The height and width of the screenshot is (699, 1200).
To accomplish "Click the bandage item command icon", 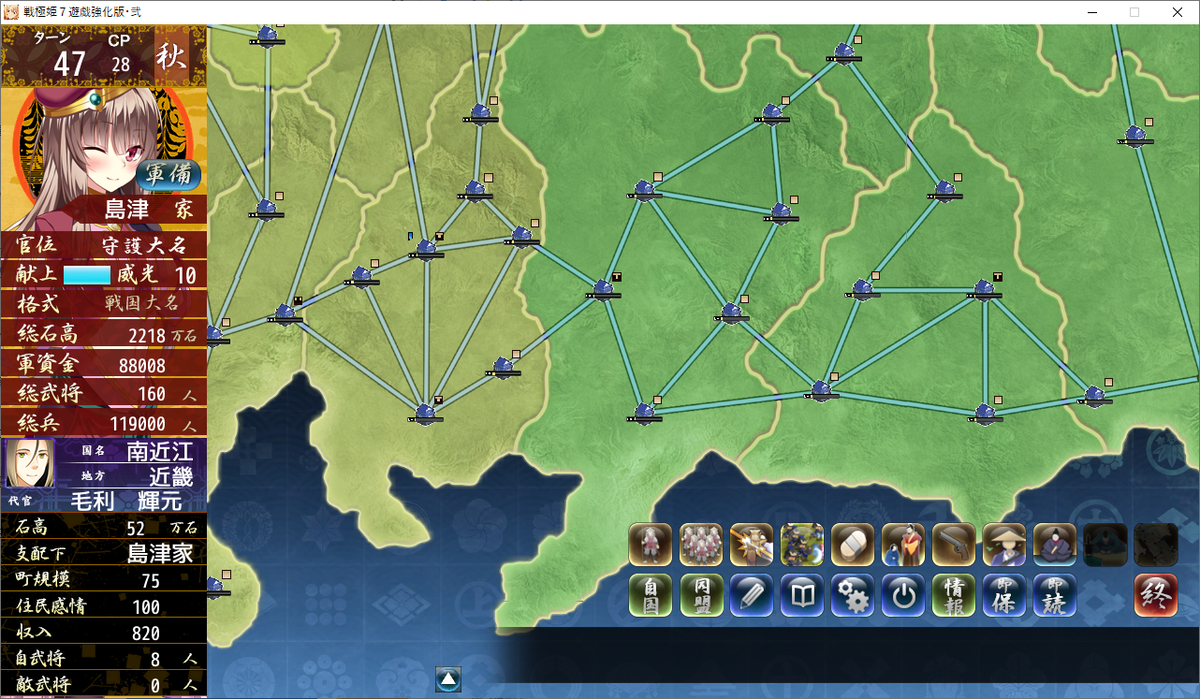I will click(853, 544).
